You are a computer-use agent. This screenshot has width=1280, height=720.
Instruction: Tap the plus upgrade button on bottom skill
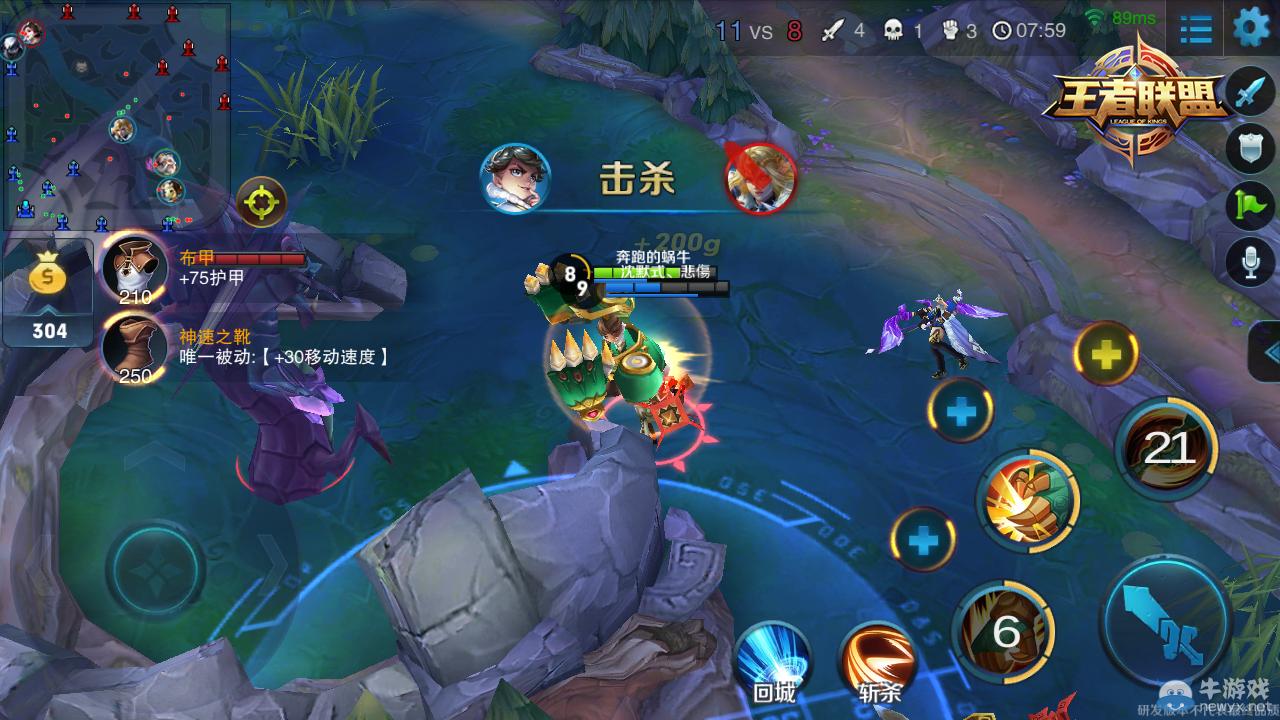click(921, 537)
